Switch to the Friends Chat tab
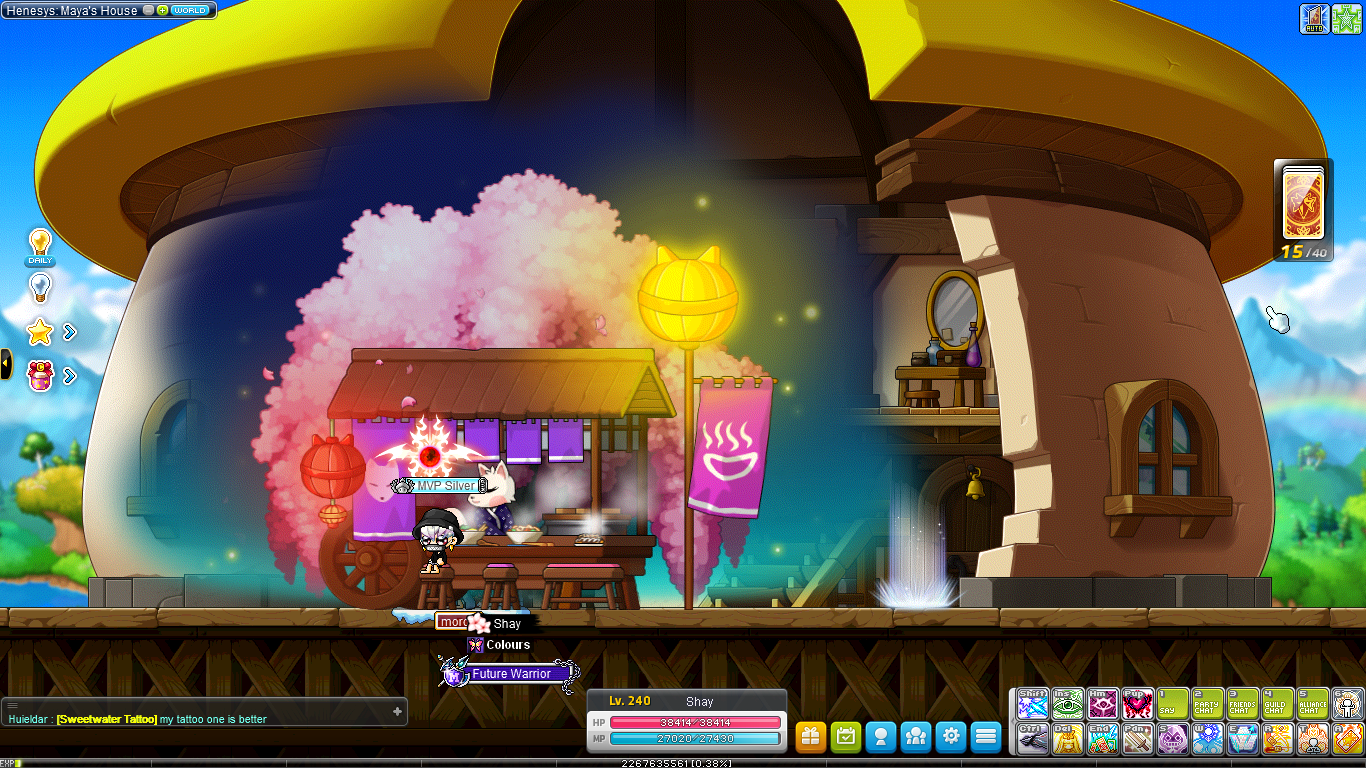The height and width of the screenshot is (768, 1366). 1242,703
